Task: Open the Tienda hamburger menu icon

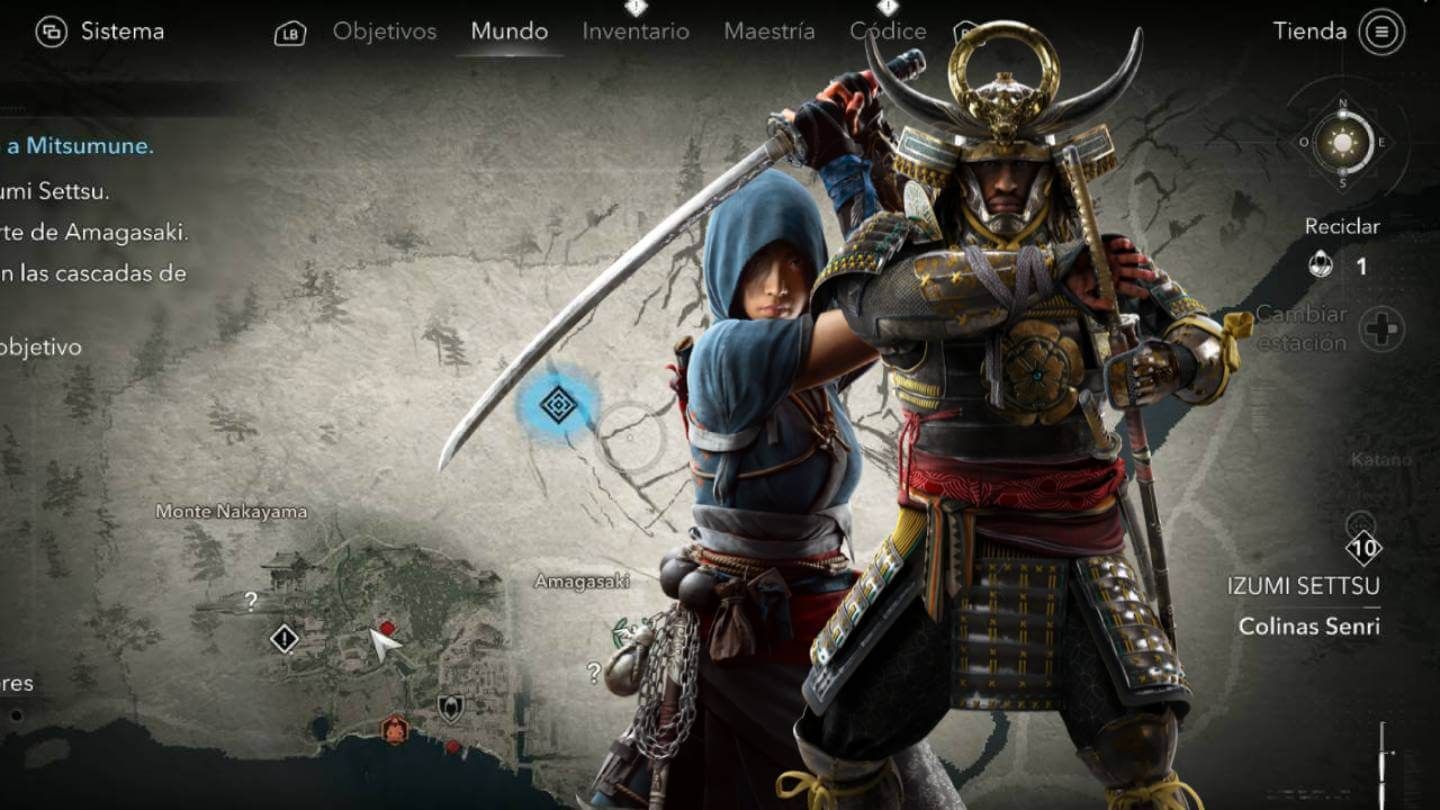Action: point(1380,30)
